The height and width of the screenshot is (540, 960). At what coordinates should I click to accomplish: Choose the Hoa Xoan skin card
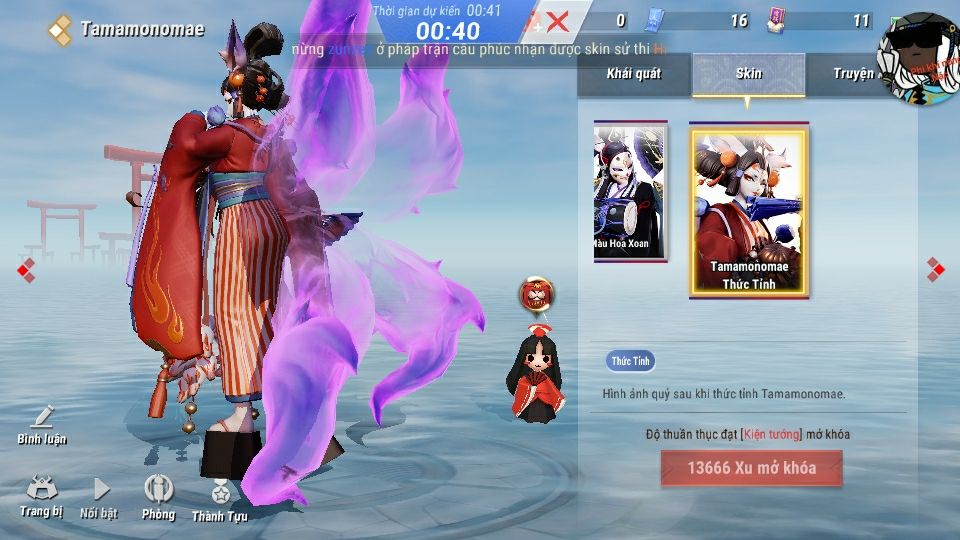[x=629, y=191]
